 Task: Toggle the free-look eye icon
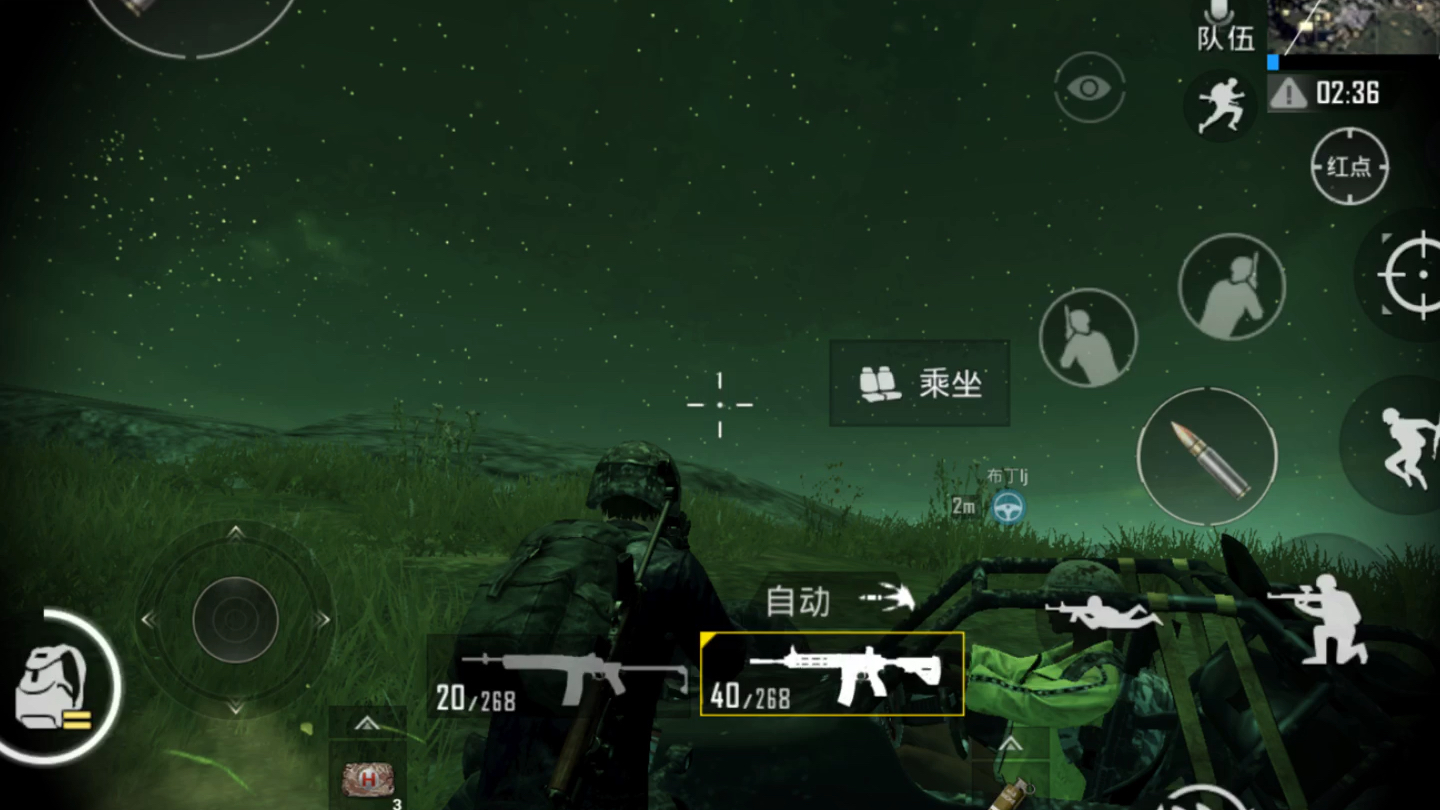[1089, 88]
